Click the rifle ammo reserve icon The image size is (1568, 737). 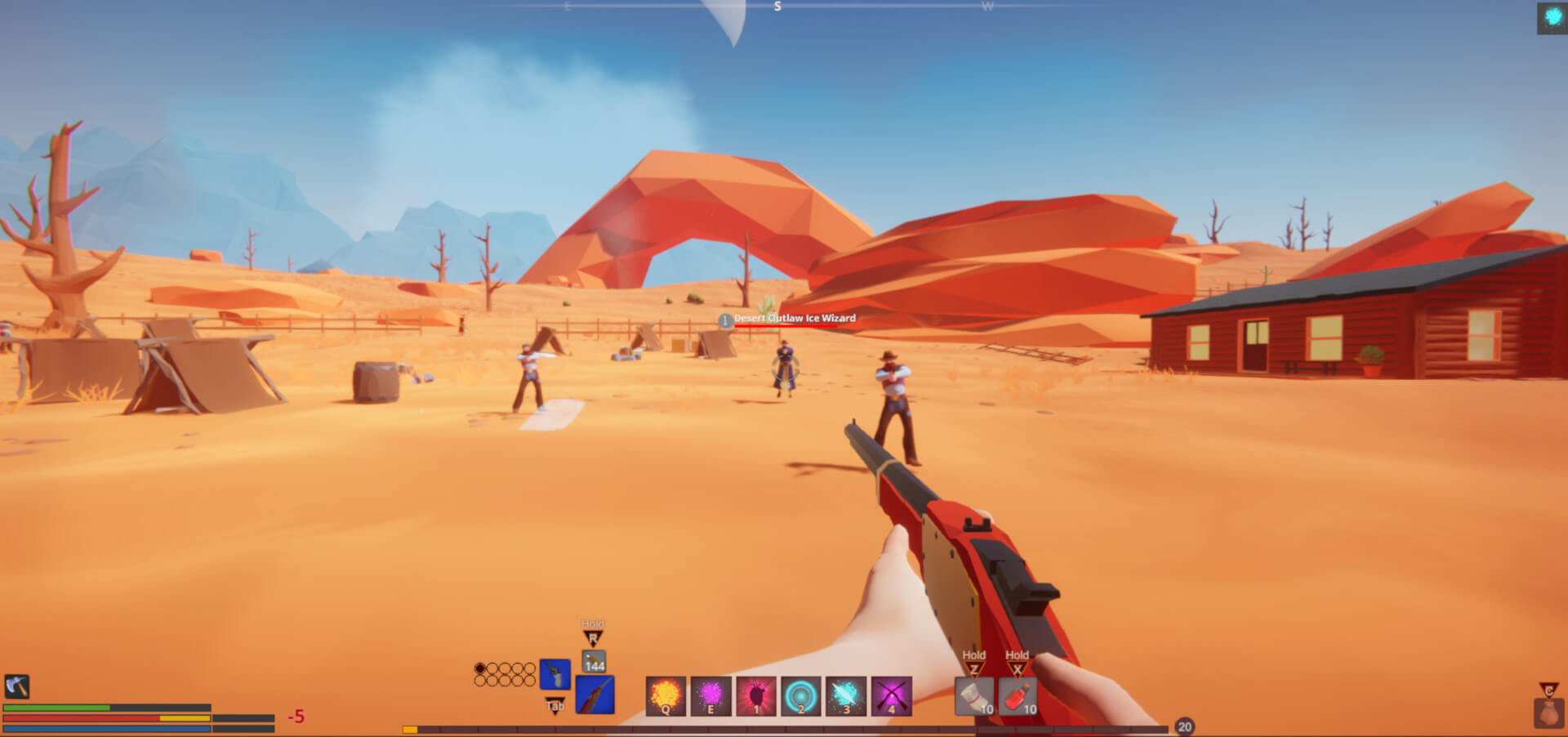pyautogui.click(x=594, y=661)
